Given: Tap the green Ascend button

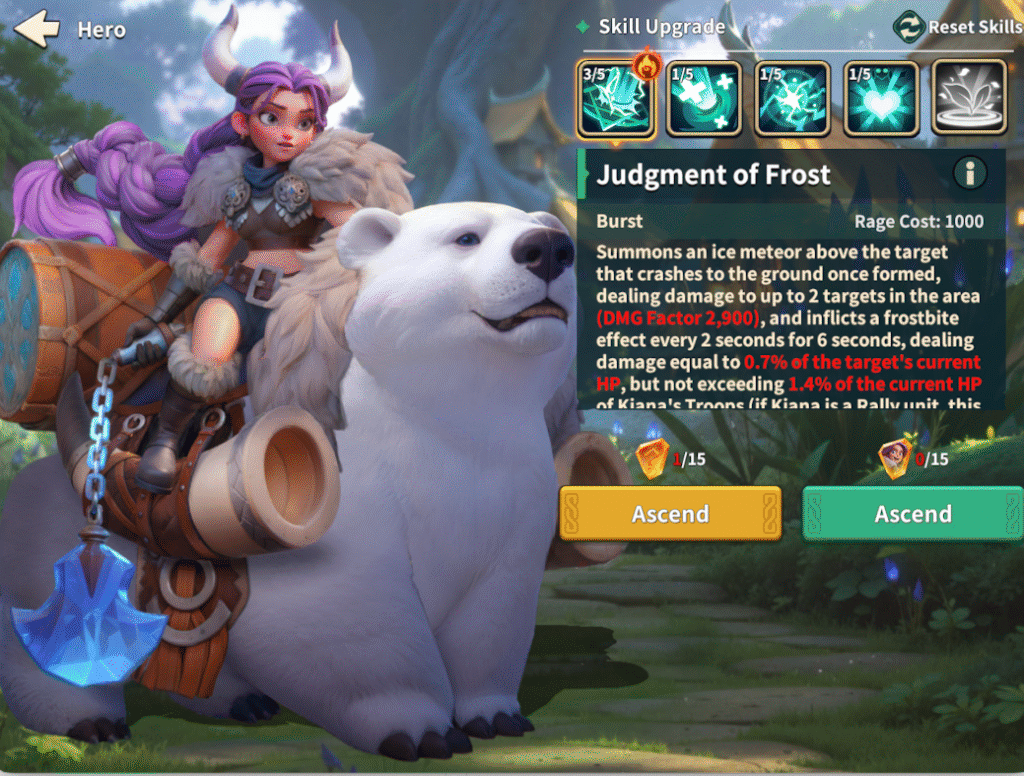Looking at the screenshot, I should click(913, 514).
